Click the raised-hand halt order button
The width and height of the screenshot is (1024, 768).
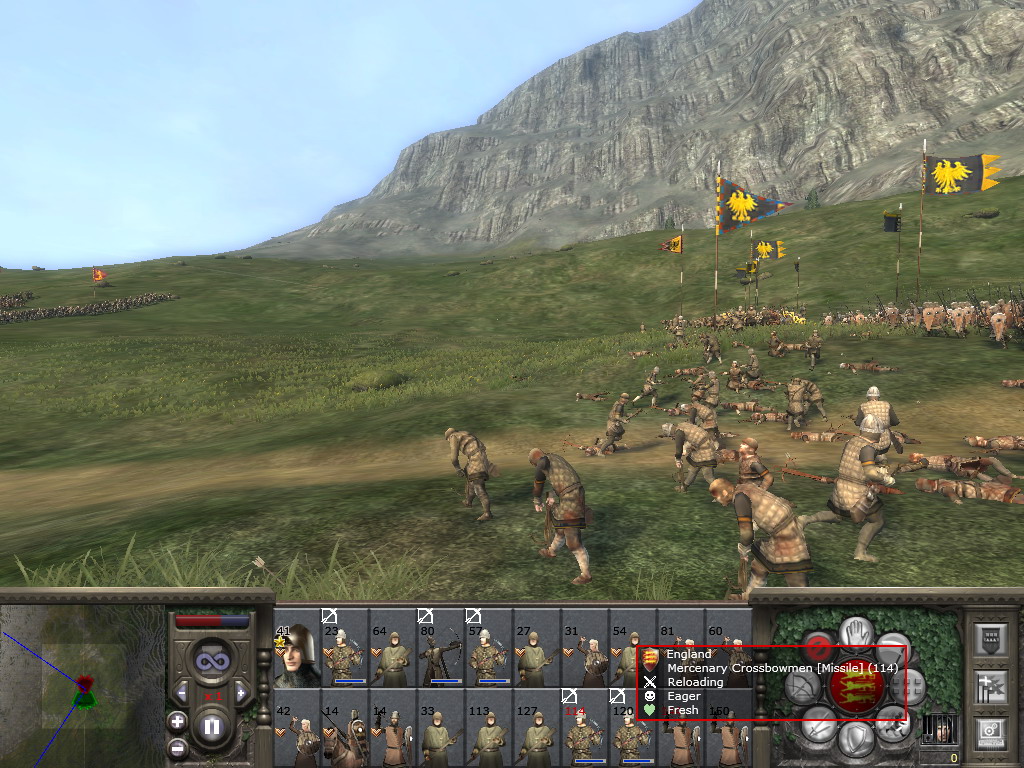(856, 632)
